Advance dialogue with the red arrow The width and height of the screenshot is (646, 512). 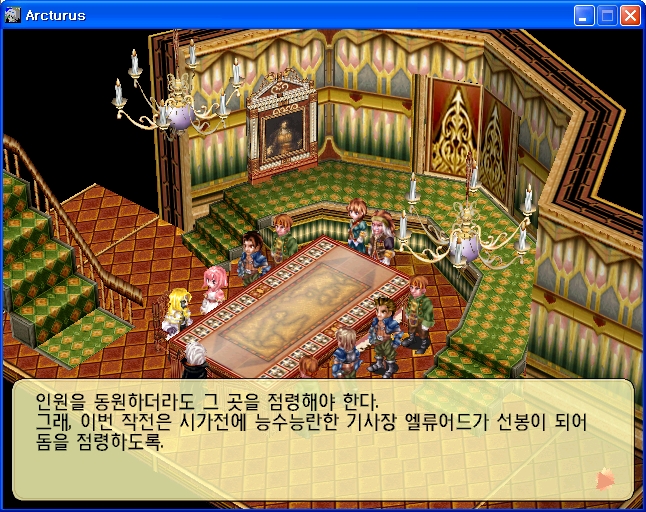pyautogui.click(x=605, y=479)
